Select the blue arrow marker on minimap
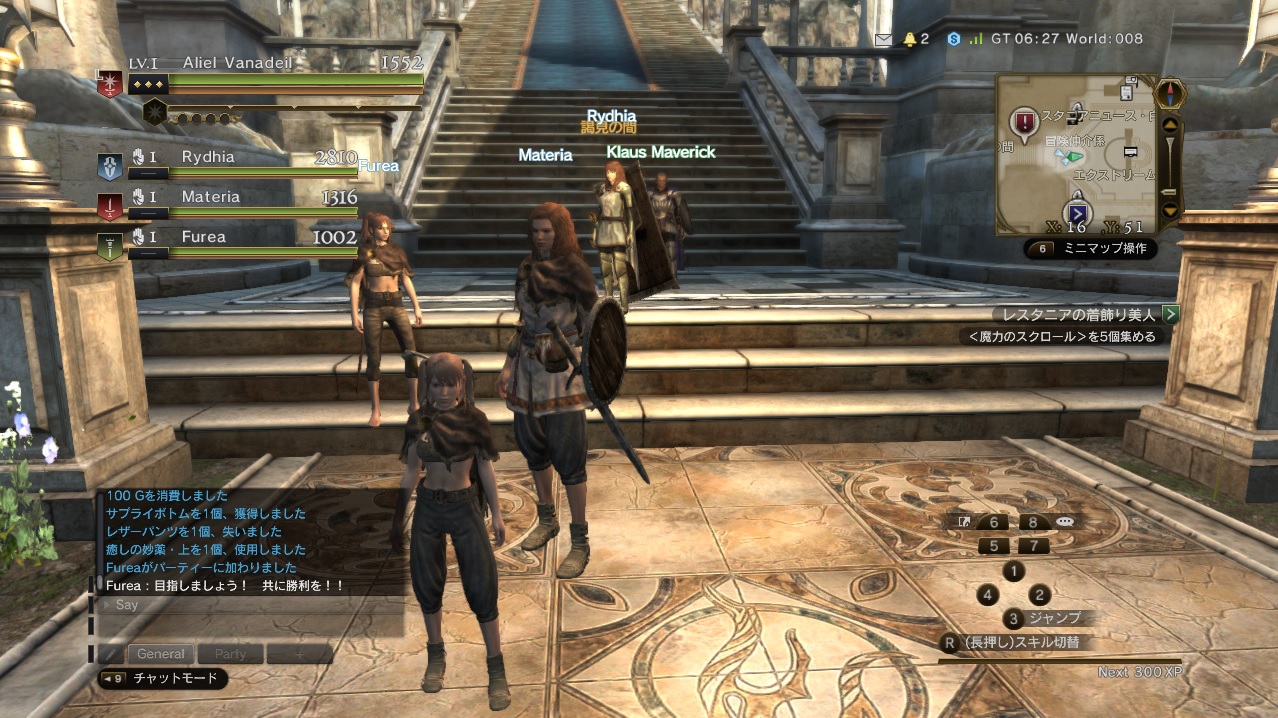The height and width of the screenshot is (718, 1278). click(x=1078, y=213)
